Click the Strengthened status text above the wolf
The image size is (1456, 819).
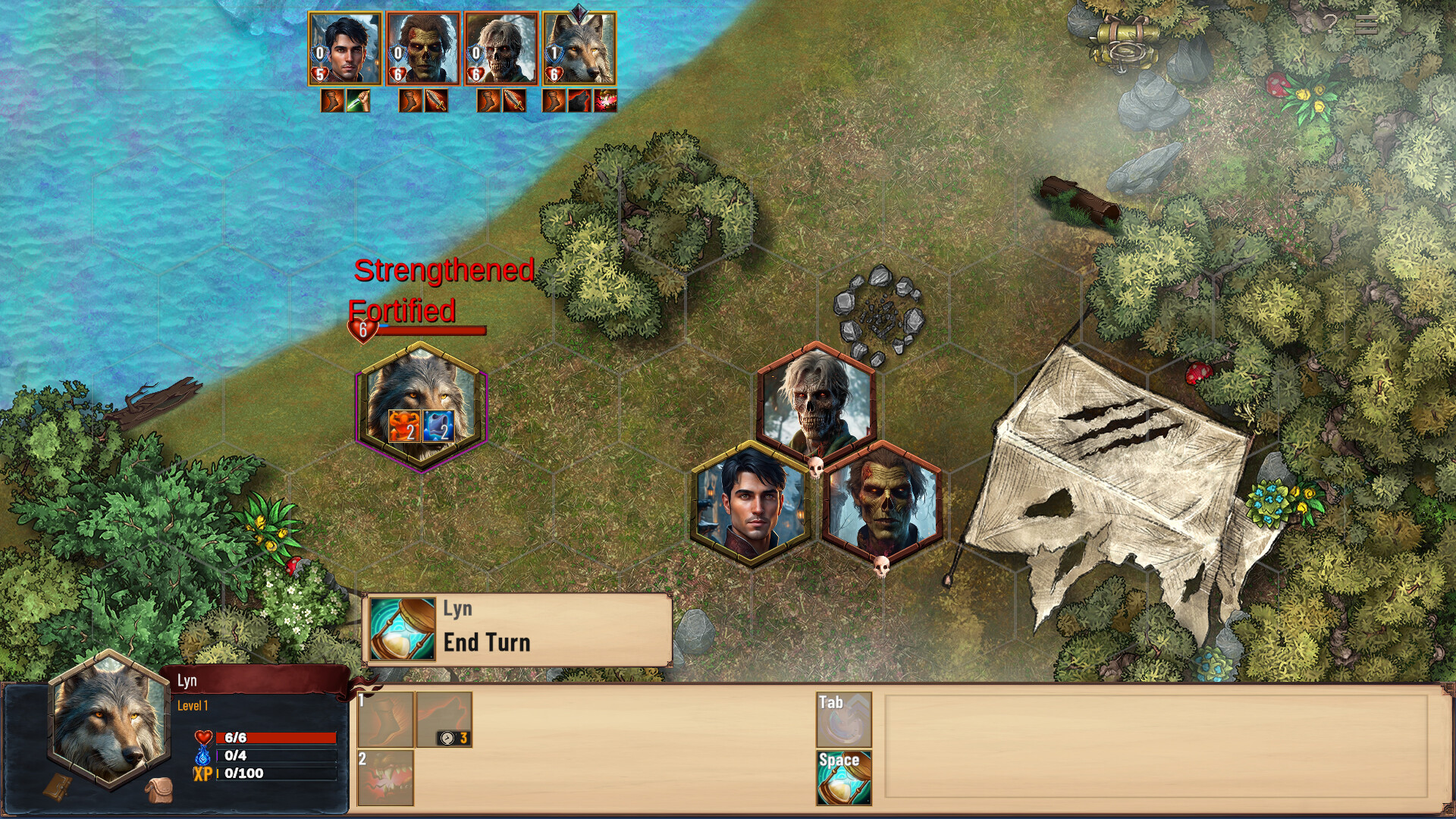pos(444,271)
